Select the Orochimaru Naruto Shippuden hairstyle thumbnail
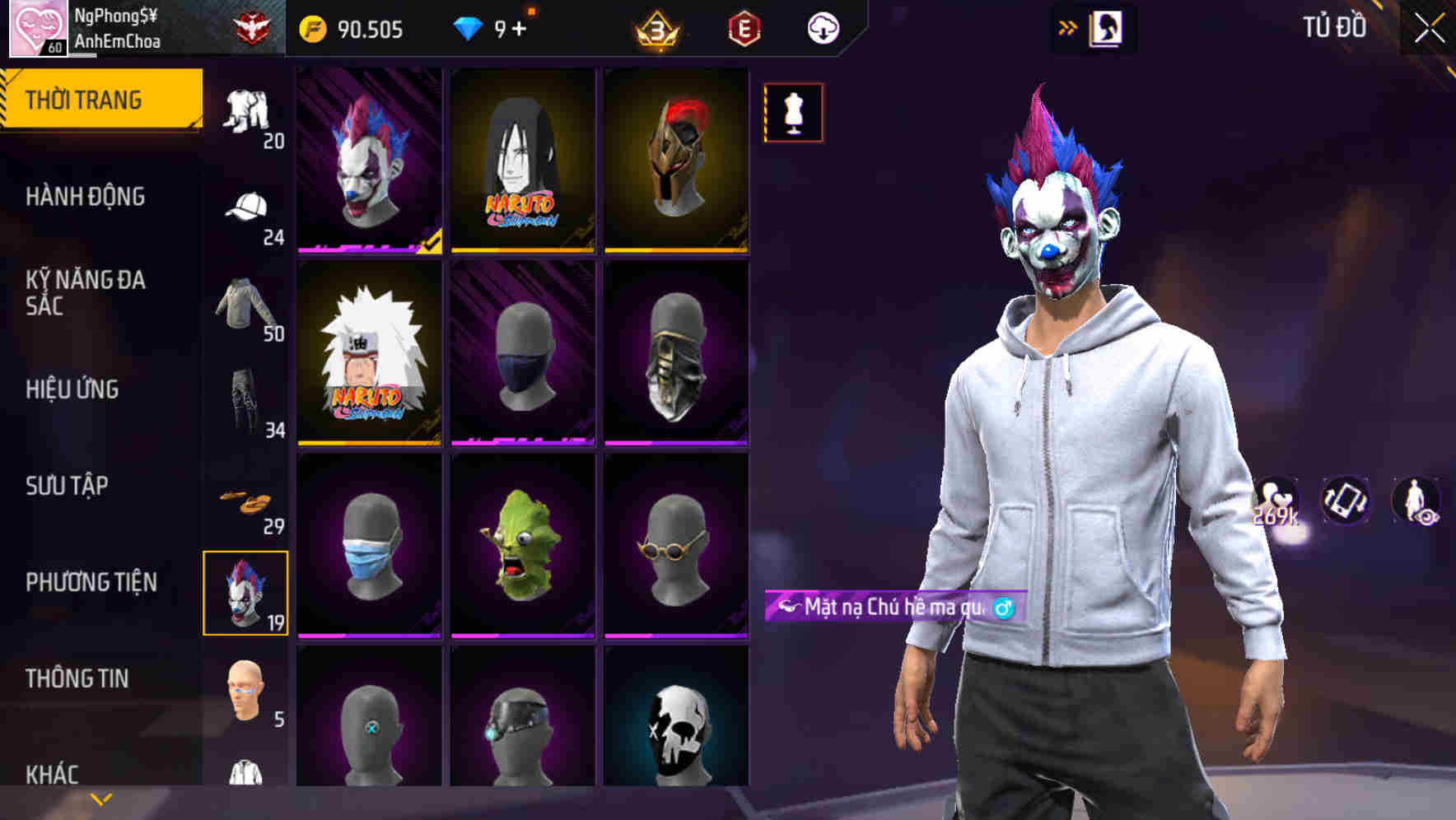 click(522, 161)
